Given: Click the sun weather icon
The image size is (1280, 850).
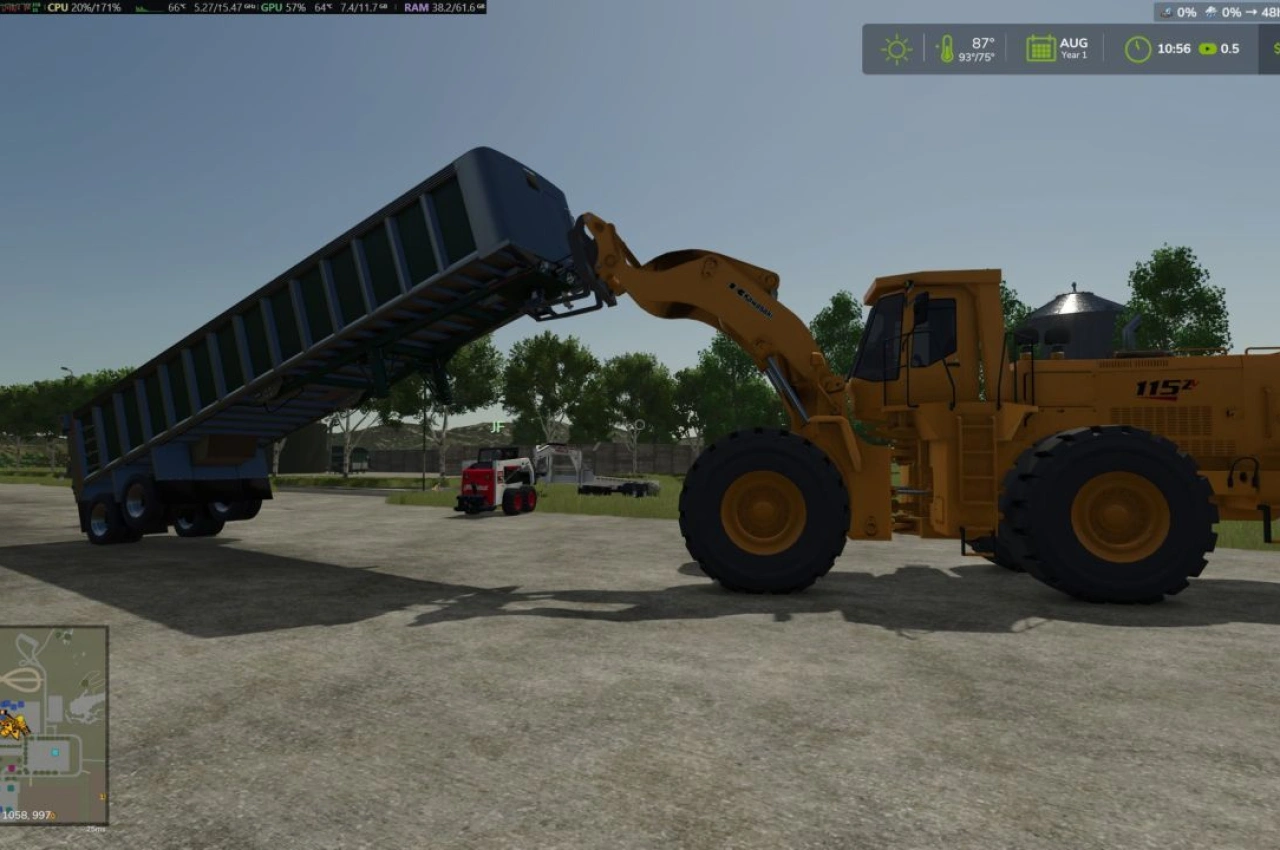Looking at the screenshot, I should tap(897, 47).
